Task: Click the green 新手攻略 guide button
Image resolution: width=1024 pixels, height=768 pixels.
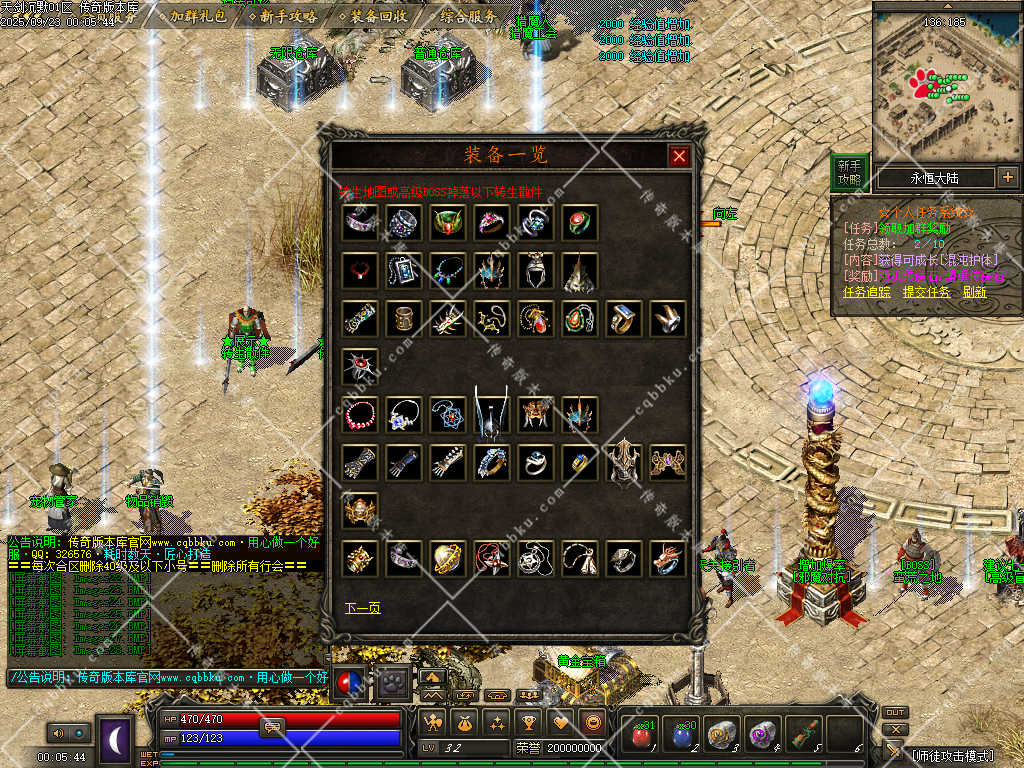Action: coord(849,172)
